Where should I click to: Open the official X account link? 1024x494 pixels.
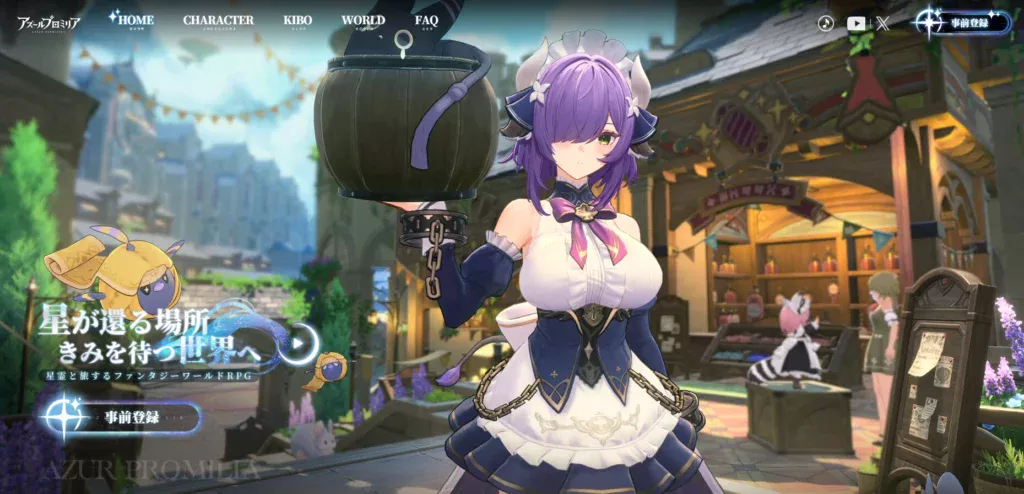883,22
